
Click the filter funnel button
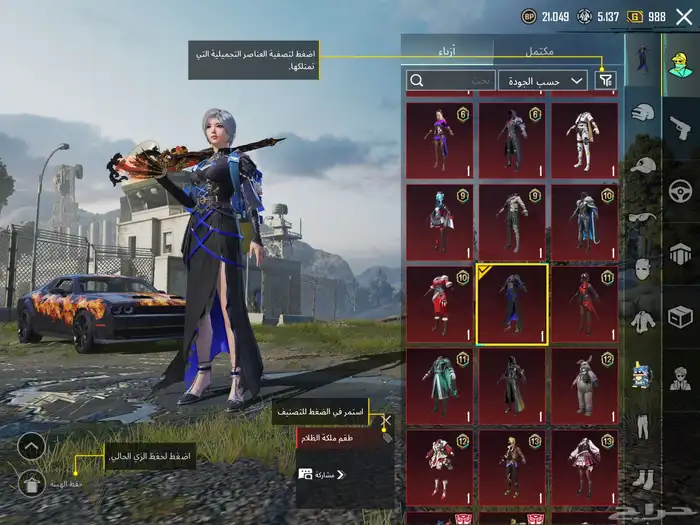(605, 80)
